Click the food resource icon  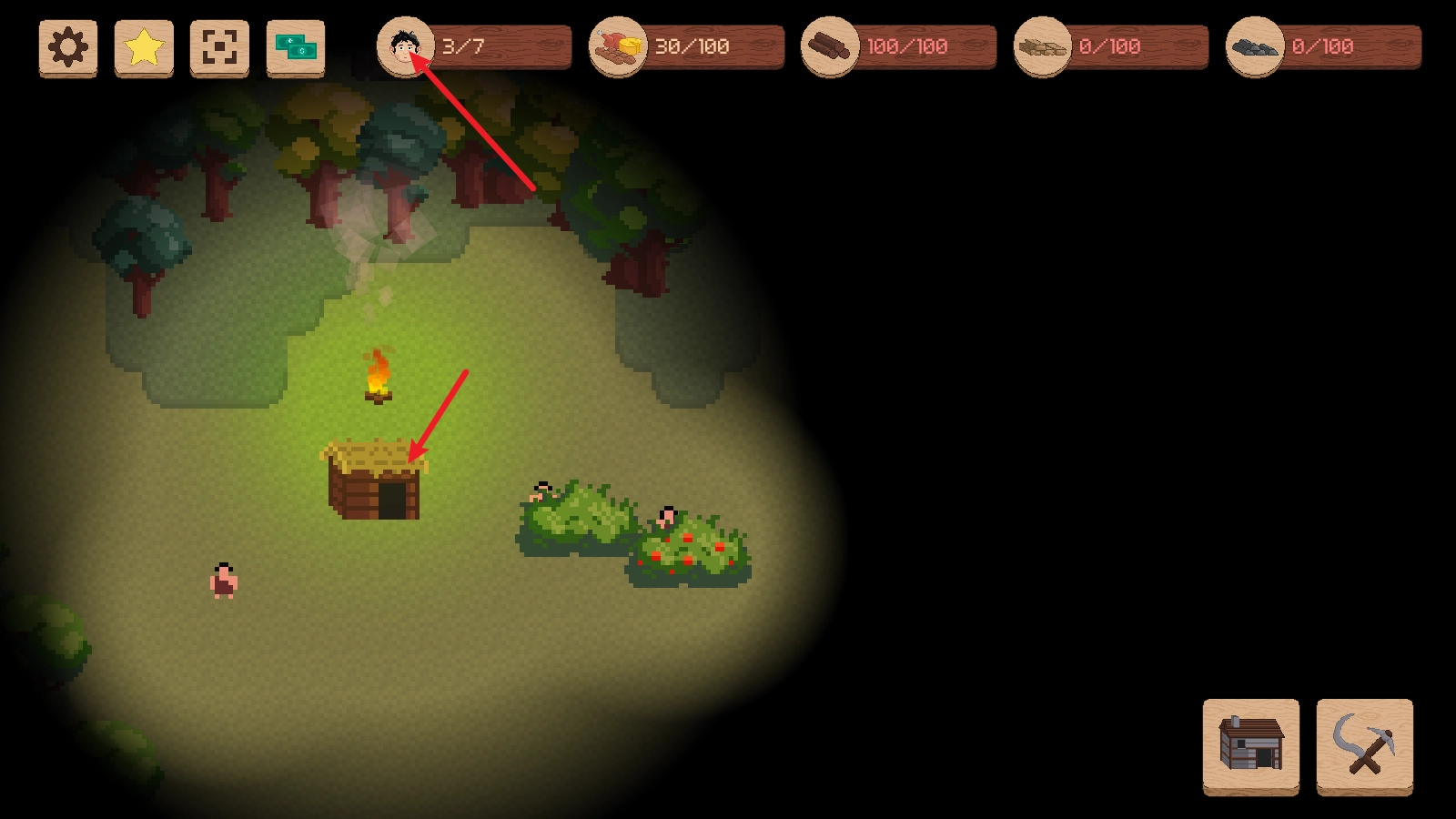point(618,46)
